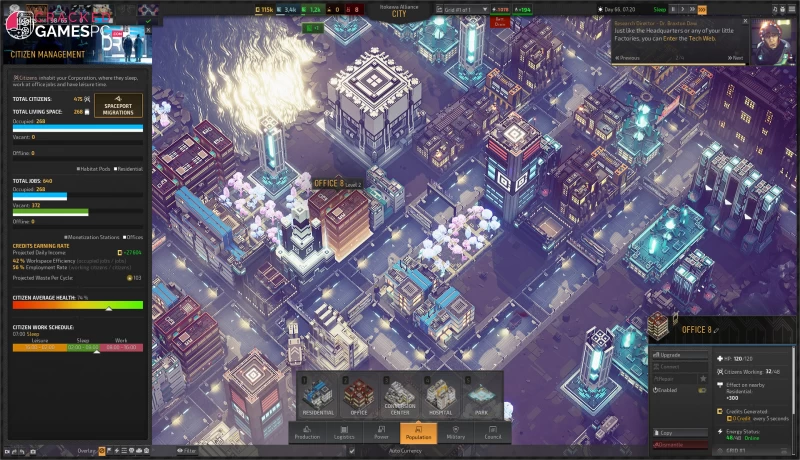The image size is (800, 460).
Task: Go to Previous tutorial message
Action: (630, 58)
